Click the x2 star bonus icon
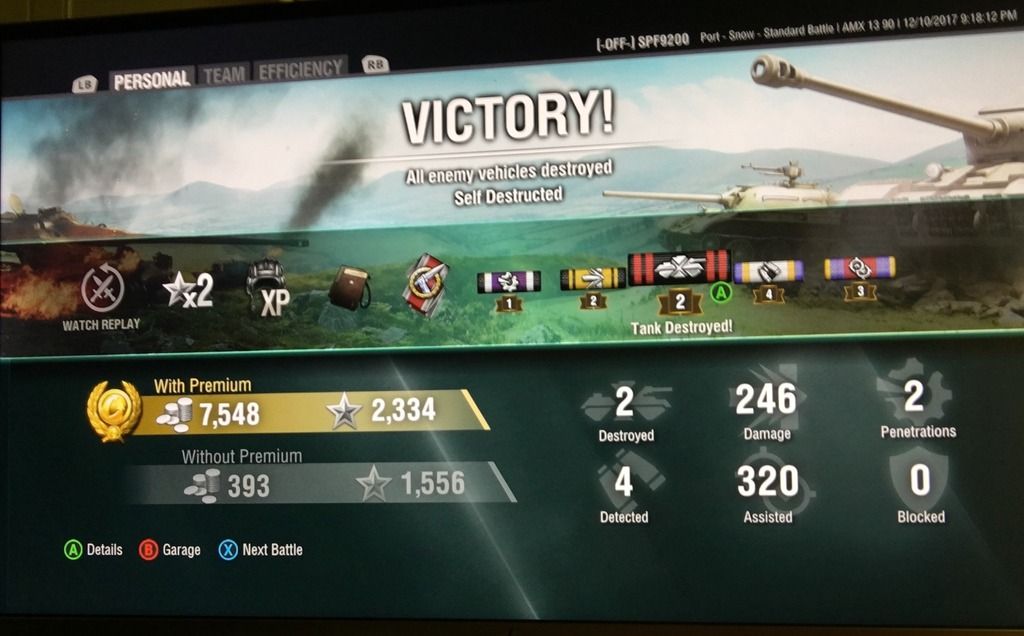The height and width of the screenshot is (636, 1024). click(189, 291)
